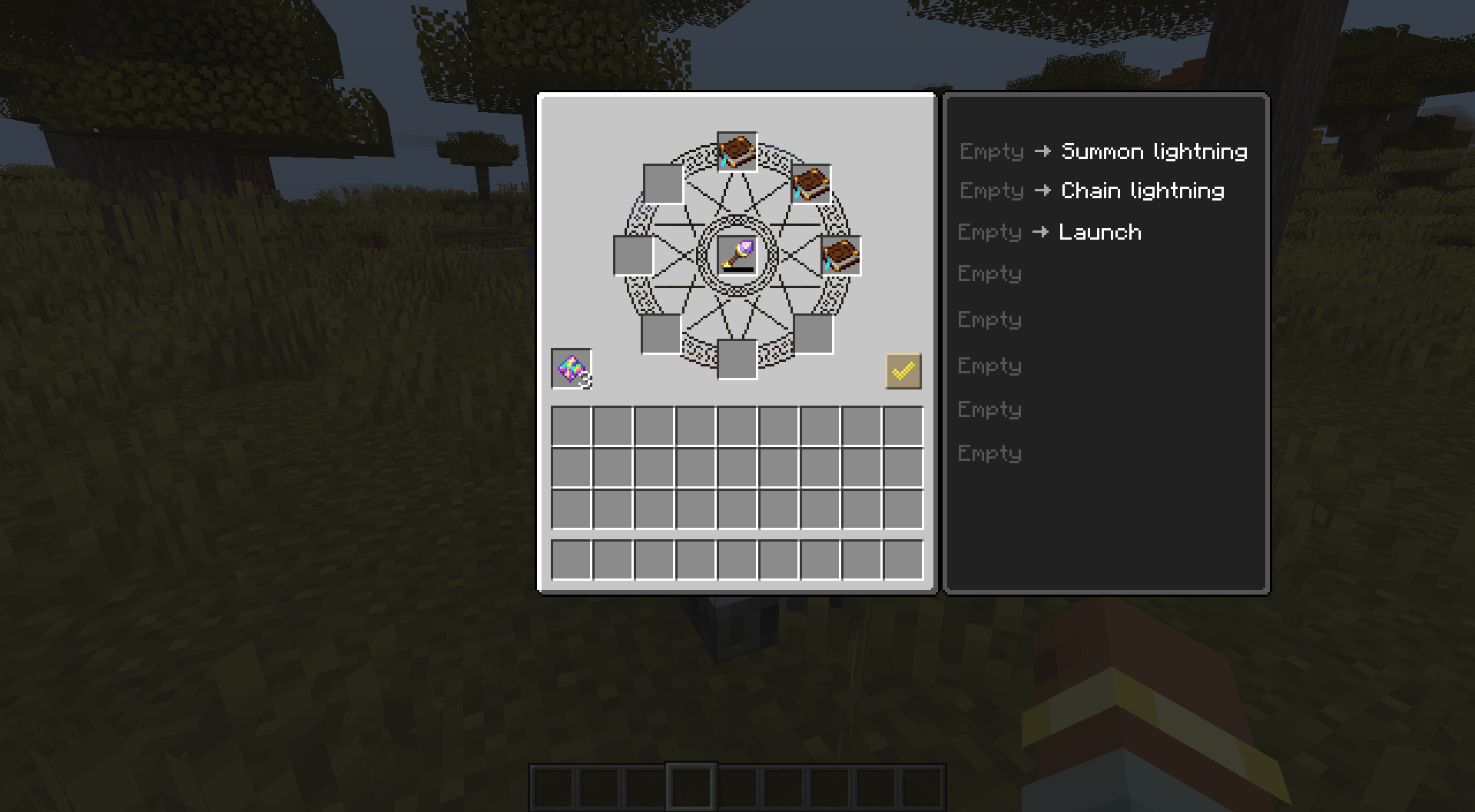
Task: Click the empty slot on the left side of the circle
Action: tap(633, 256)
